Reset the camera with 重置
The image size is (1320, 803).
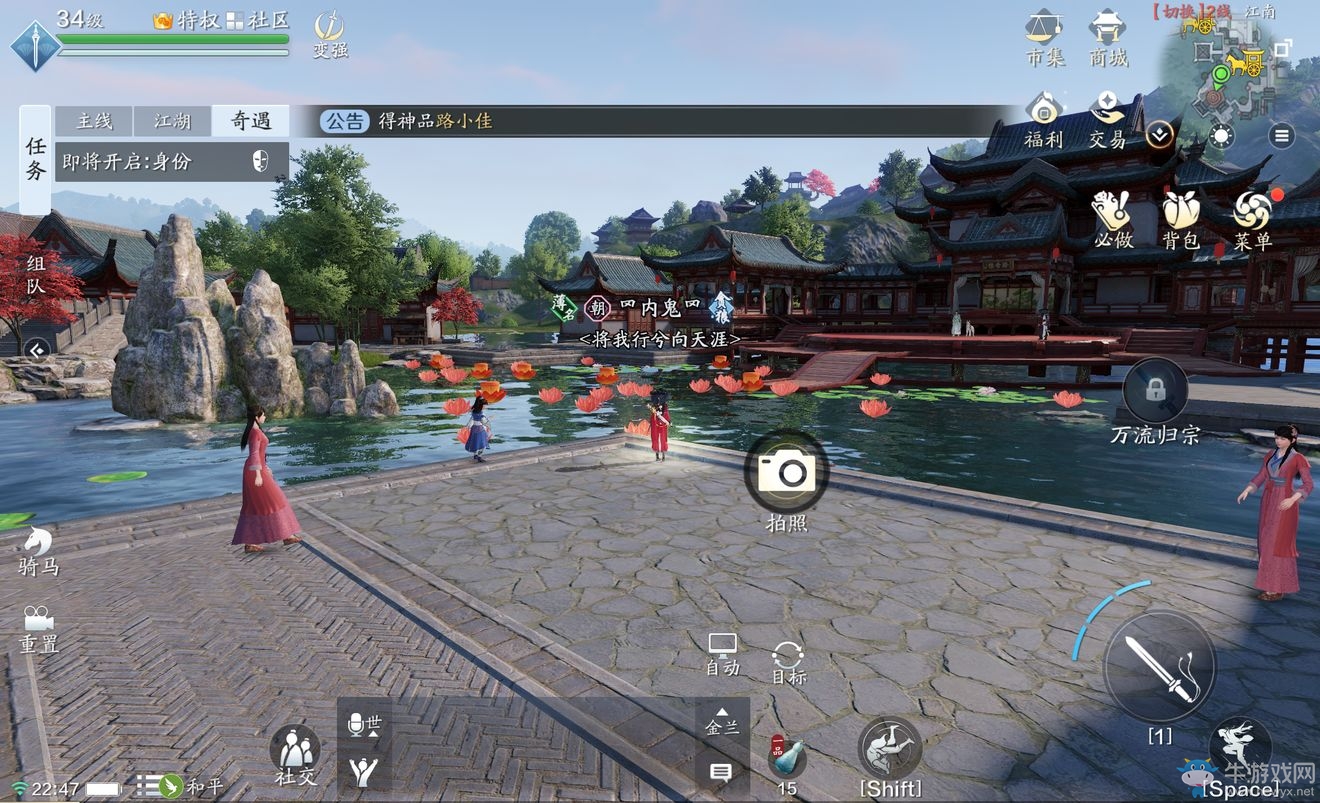(x=39, y=629)
